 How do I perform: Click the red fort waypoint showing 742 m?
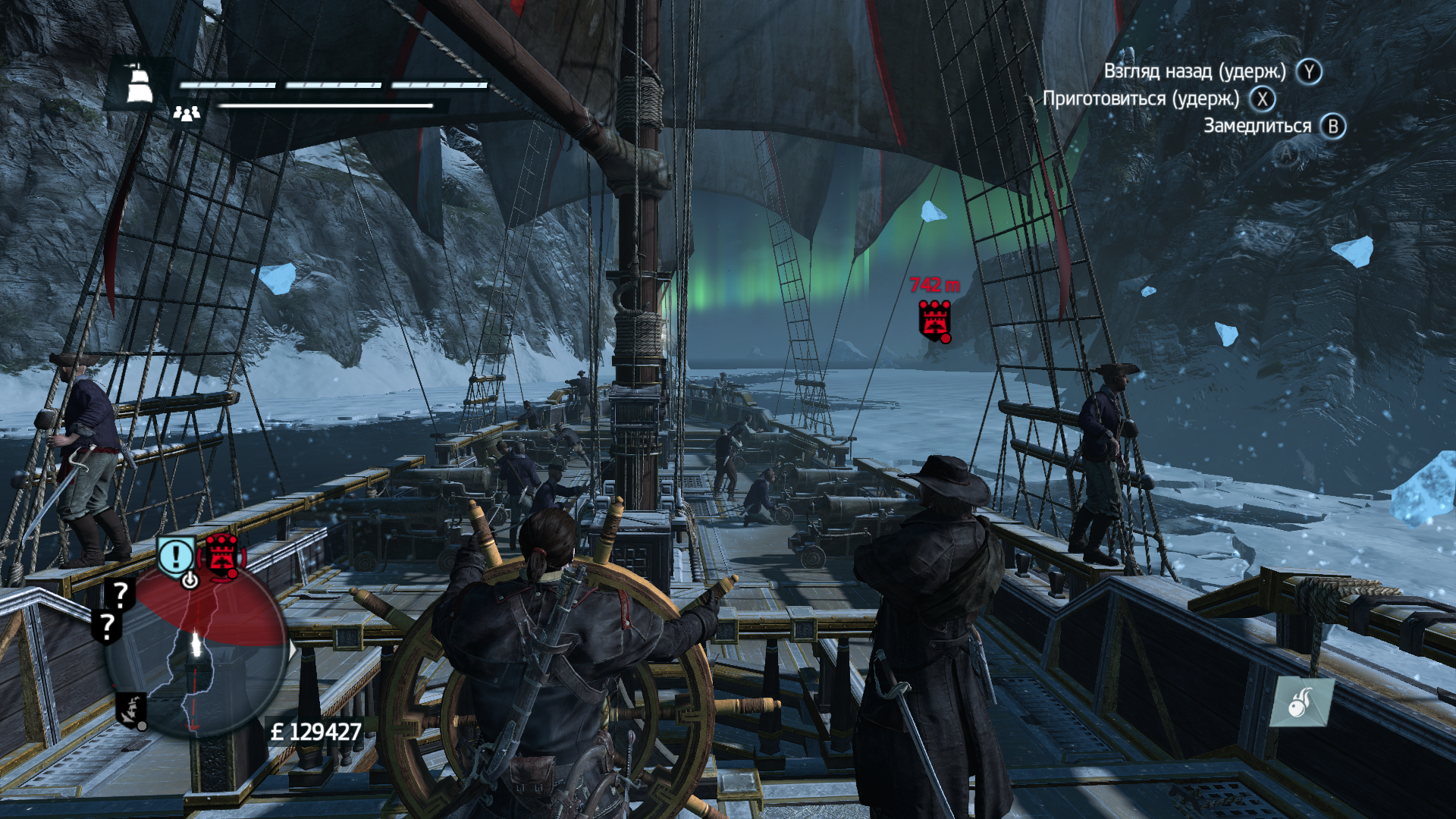934,319
